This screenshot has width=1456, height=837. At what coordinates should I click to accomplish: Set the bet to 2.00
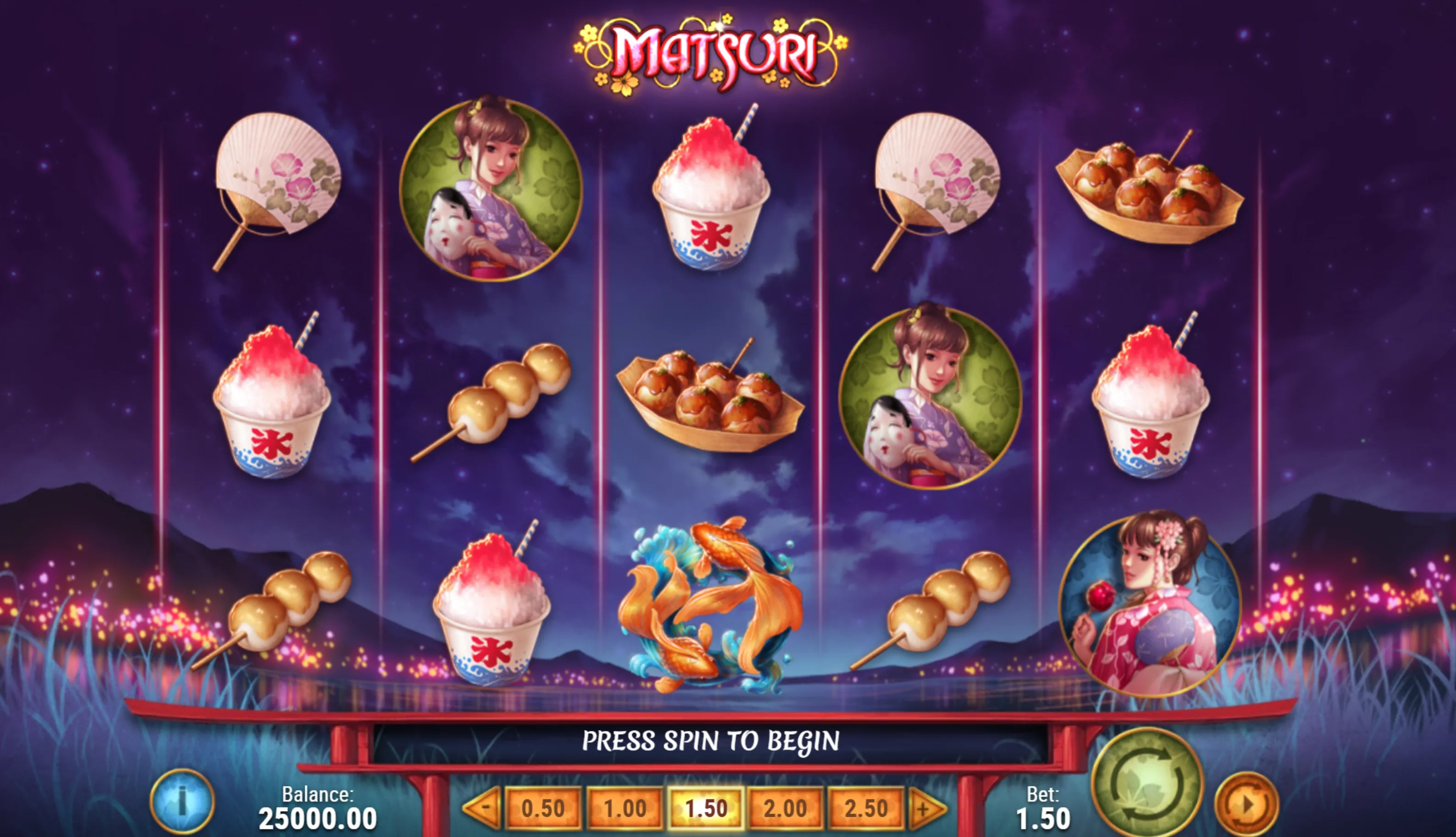[x=785, y=809]
